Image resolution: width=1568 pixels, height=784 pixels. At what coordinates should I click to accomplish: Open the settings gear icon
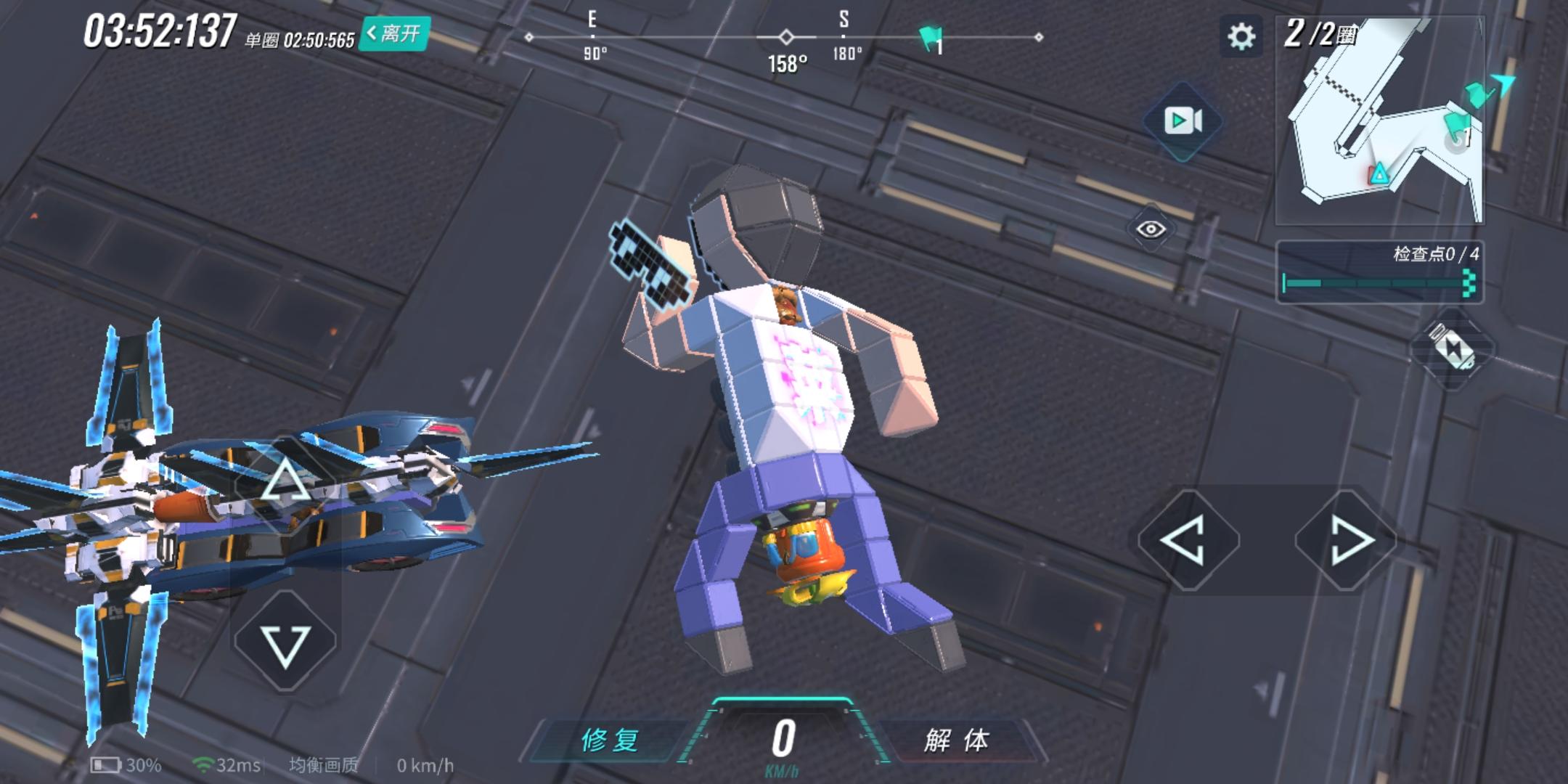1241,37
